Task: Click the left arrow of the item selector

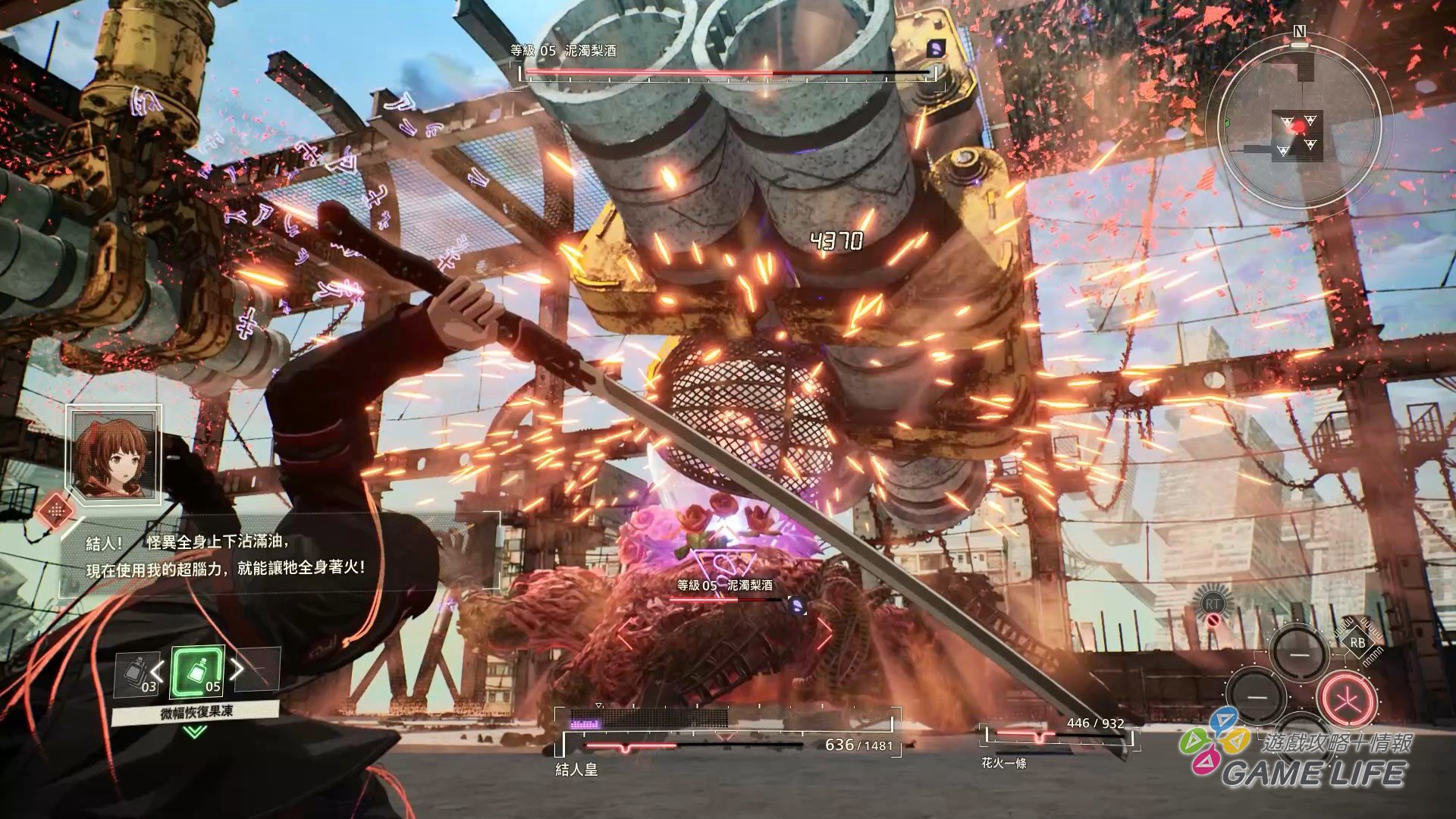Action: click(158, 670)
